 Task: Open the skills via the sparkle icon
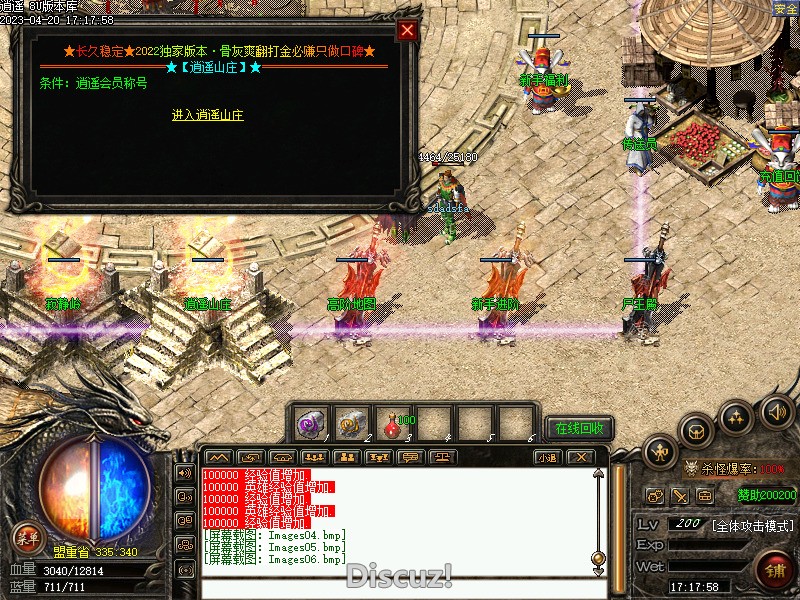(737, 415)
